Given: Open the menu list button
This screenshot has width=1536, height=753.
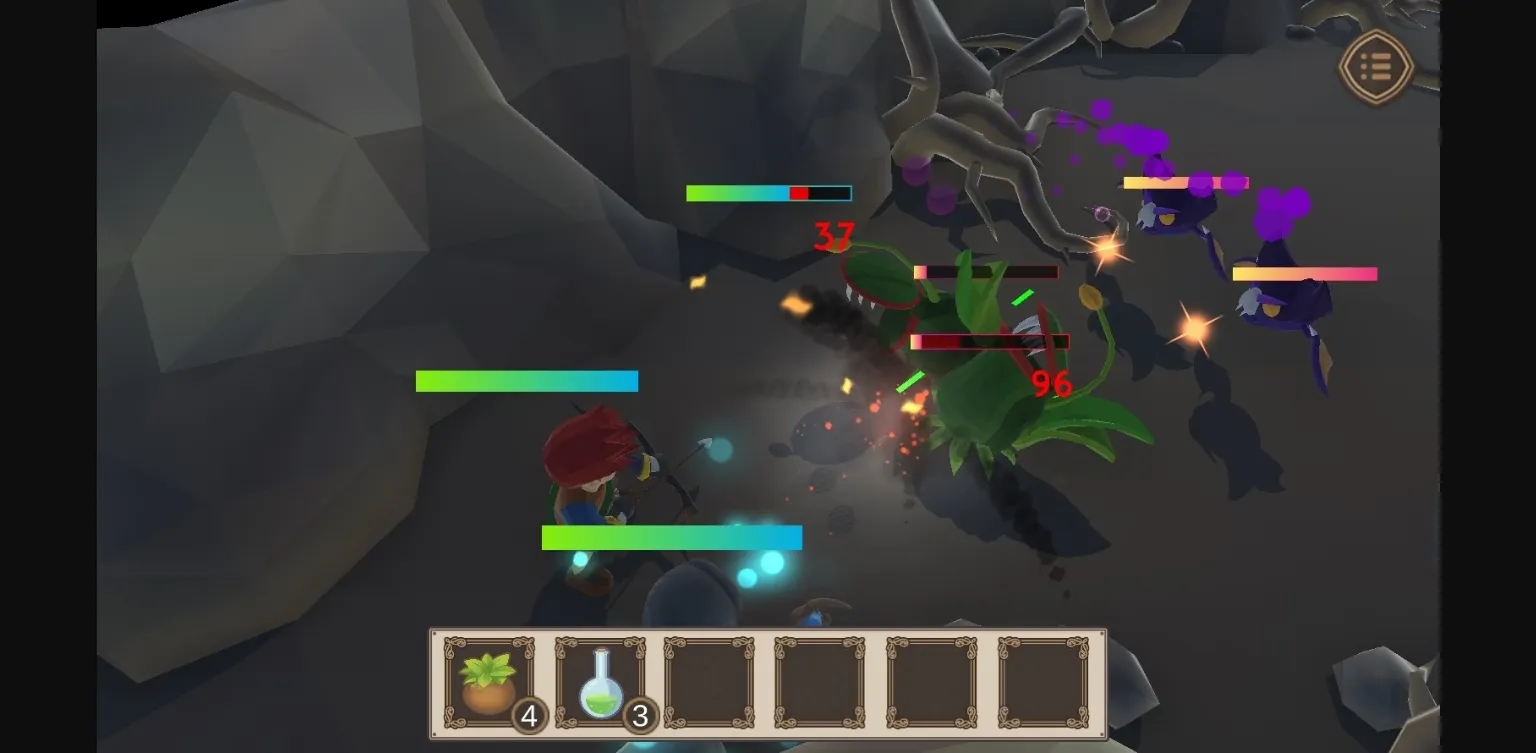Looking at the screenshot, I should point(1376,67).
